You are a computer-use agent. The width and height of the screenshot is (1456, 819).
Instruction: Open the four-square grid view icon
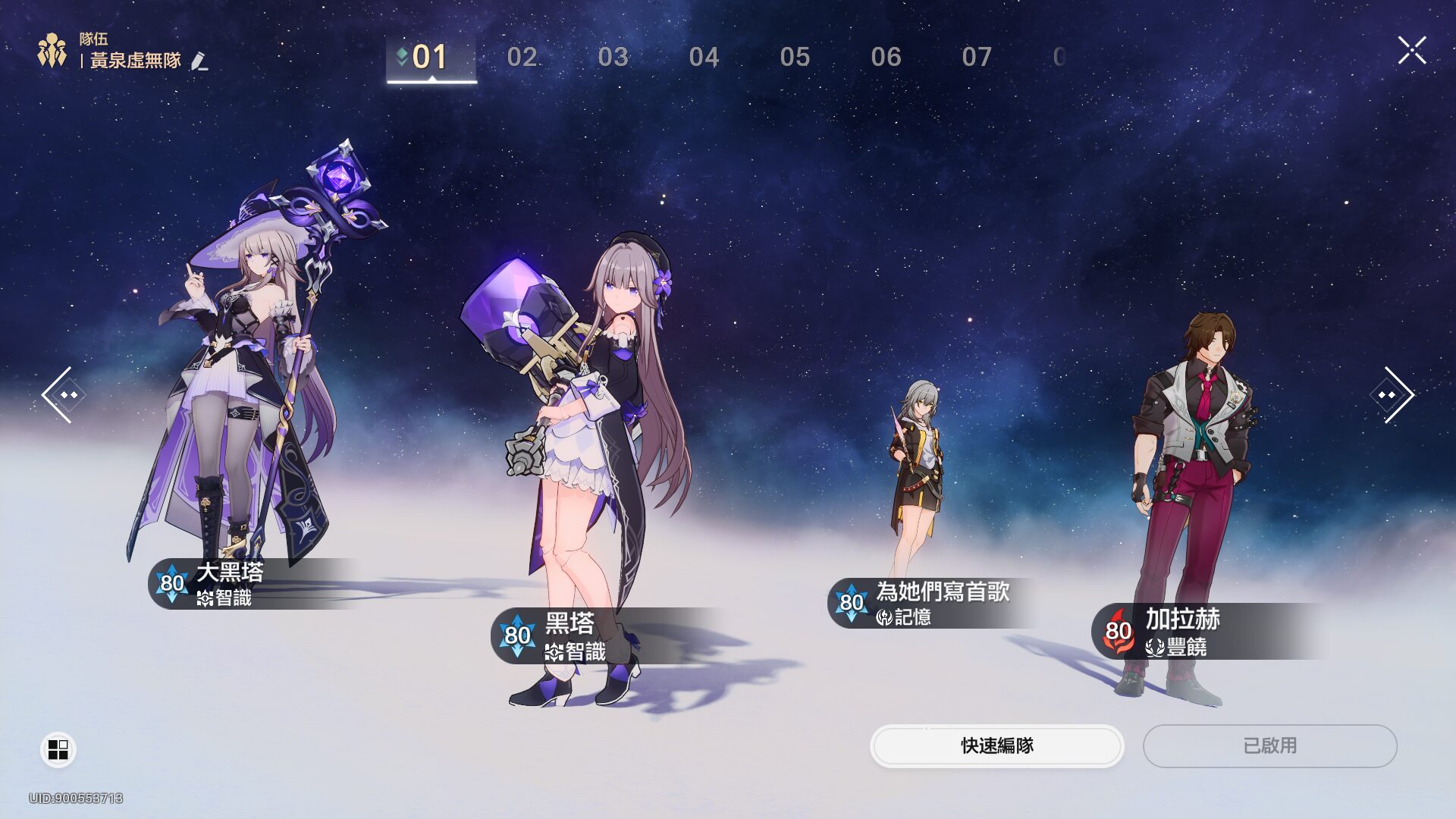click(58, 749)
